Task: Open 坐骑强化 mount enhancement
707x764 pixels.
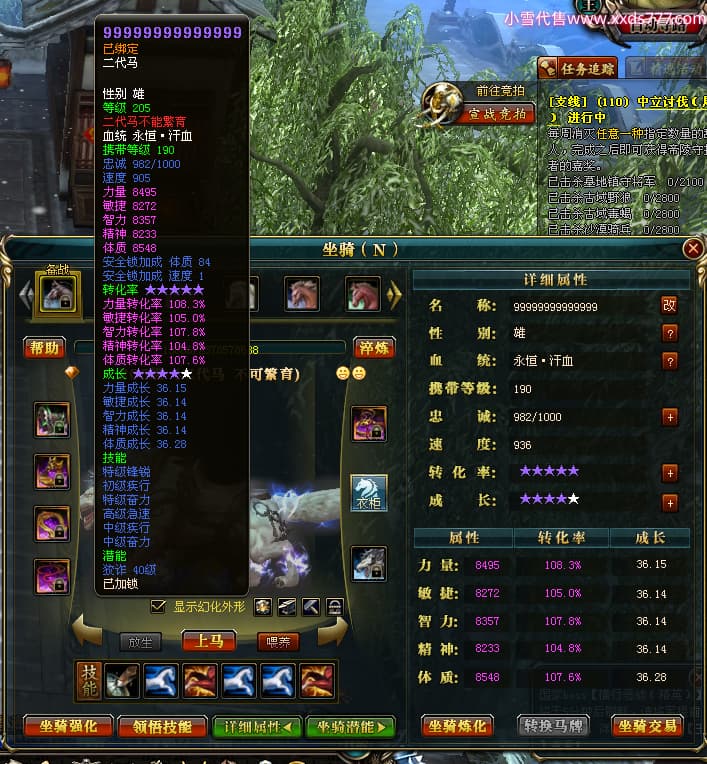Action: (x=62, y=727)
